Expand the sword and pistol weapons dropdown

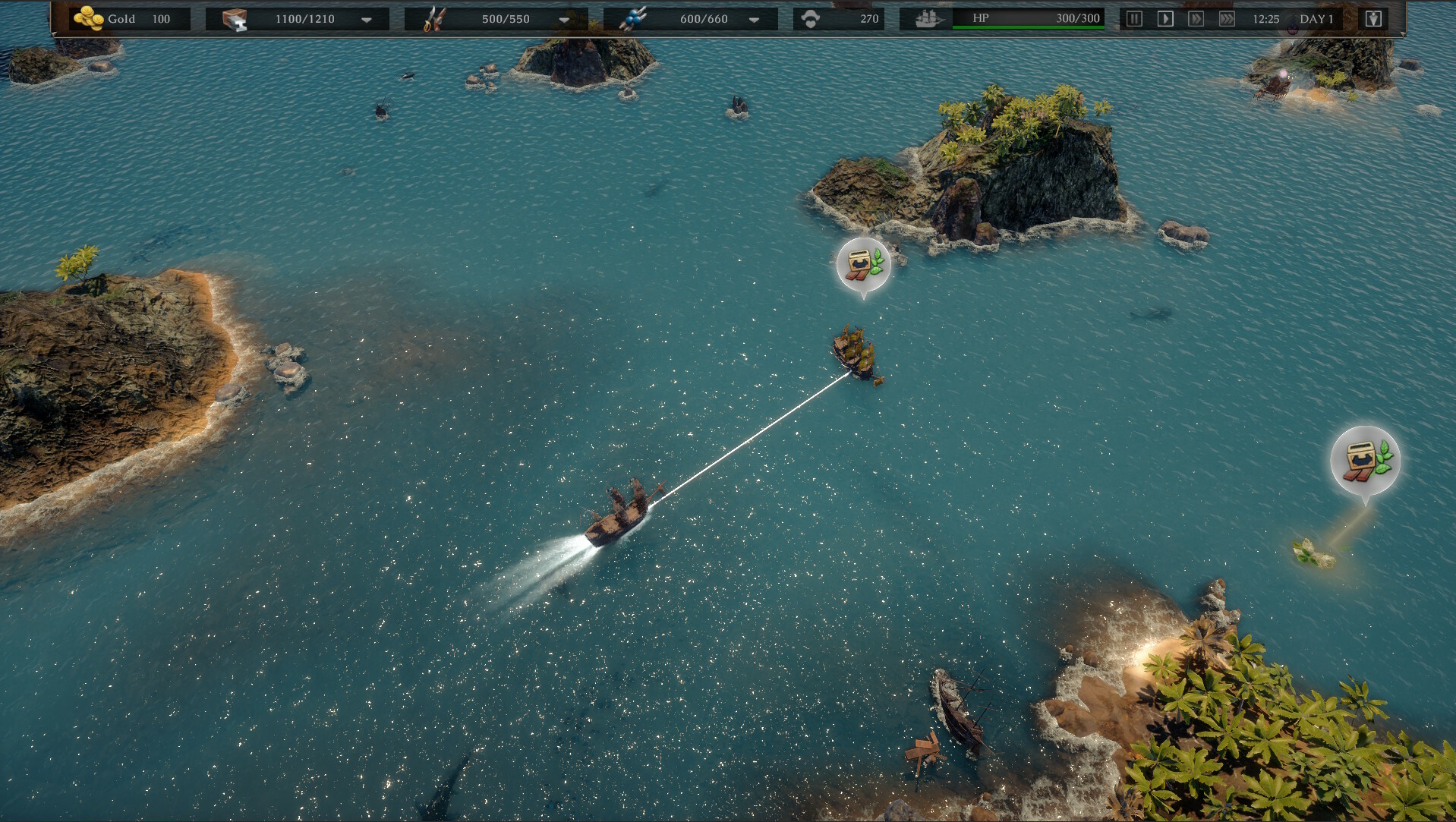(x=564, y=20)
